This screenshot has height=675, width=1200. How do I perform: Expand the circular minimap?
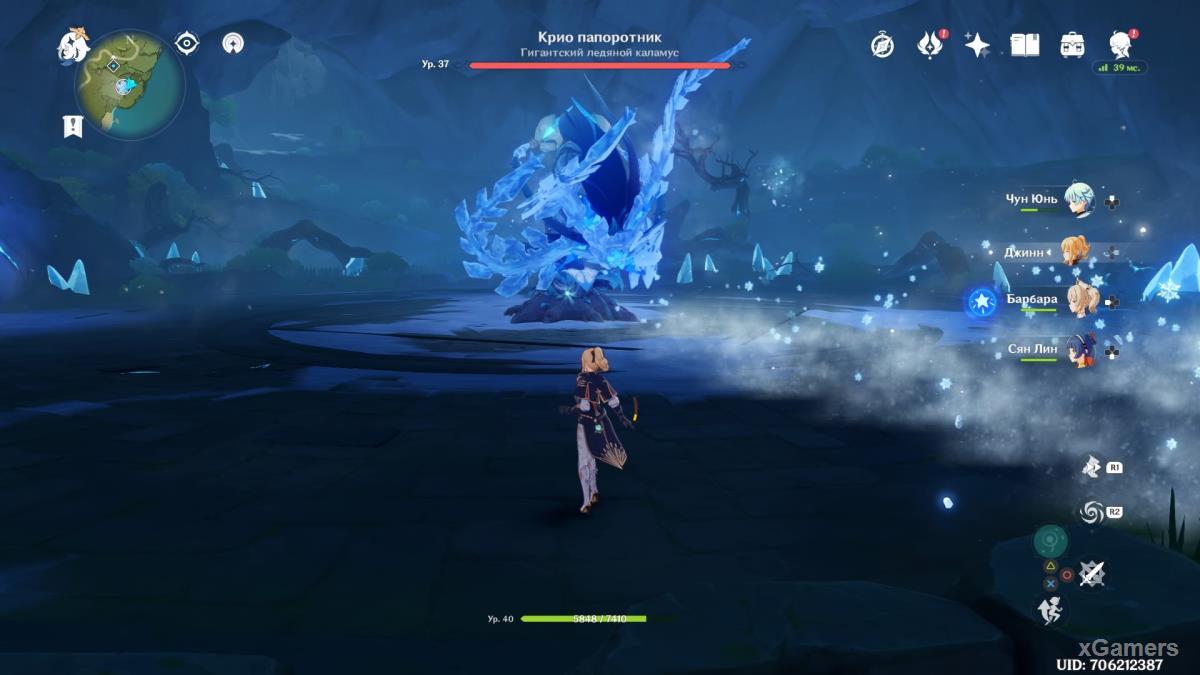pyautogui.click(x=130, y=84)
